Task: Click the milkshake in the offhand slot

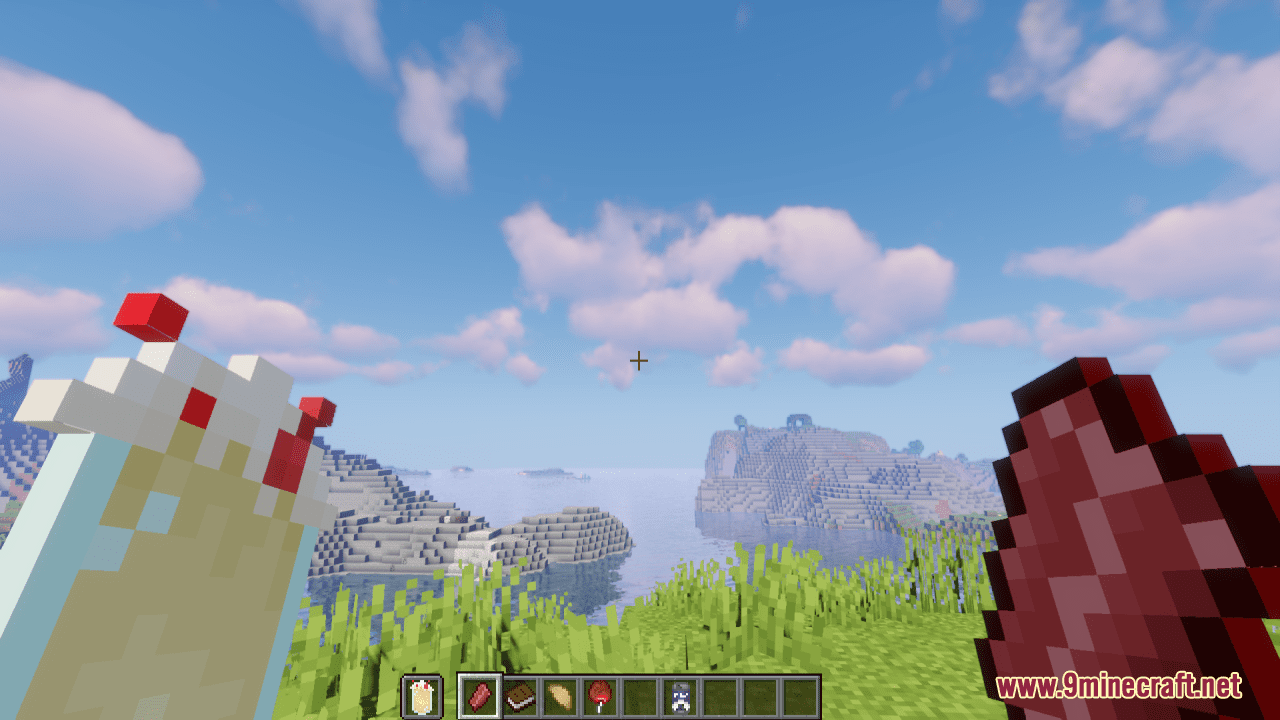Action: click(422, 697)
